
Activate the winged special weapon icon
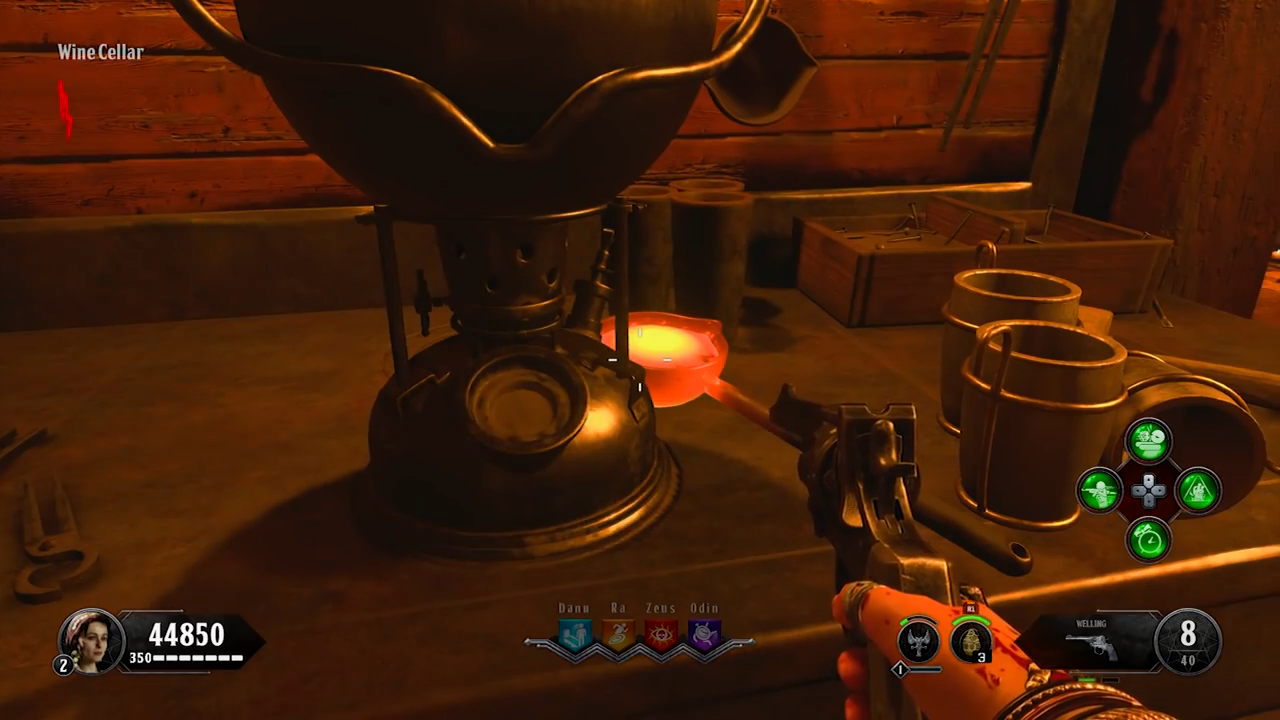point(918,641)
